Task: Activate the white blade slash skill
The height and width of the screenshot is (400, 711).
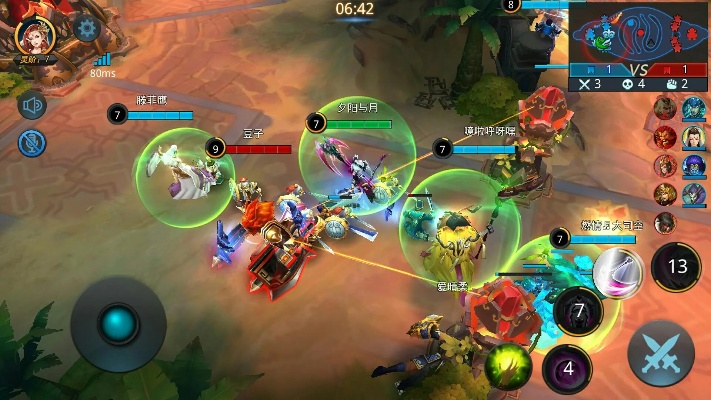Action: 617,272
